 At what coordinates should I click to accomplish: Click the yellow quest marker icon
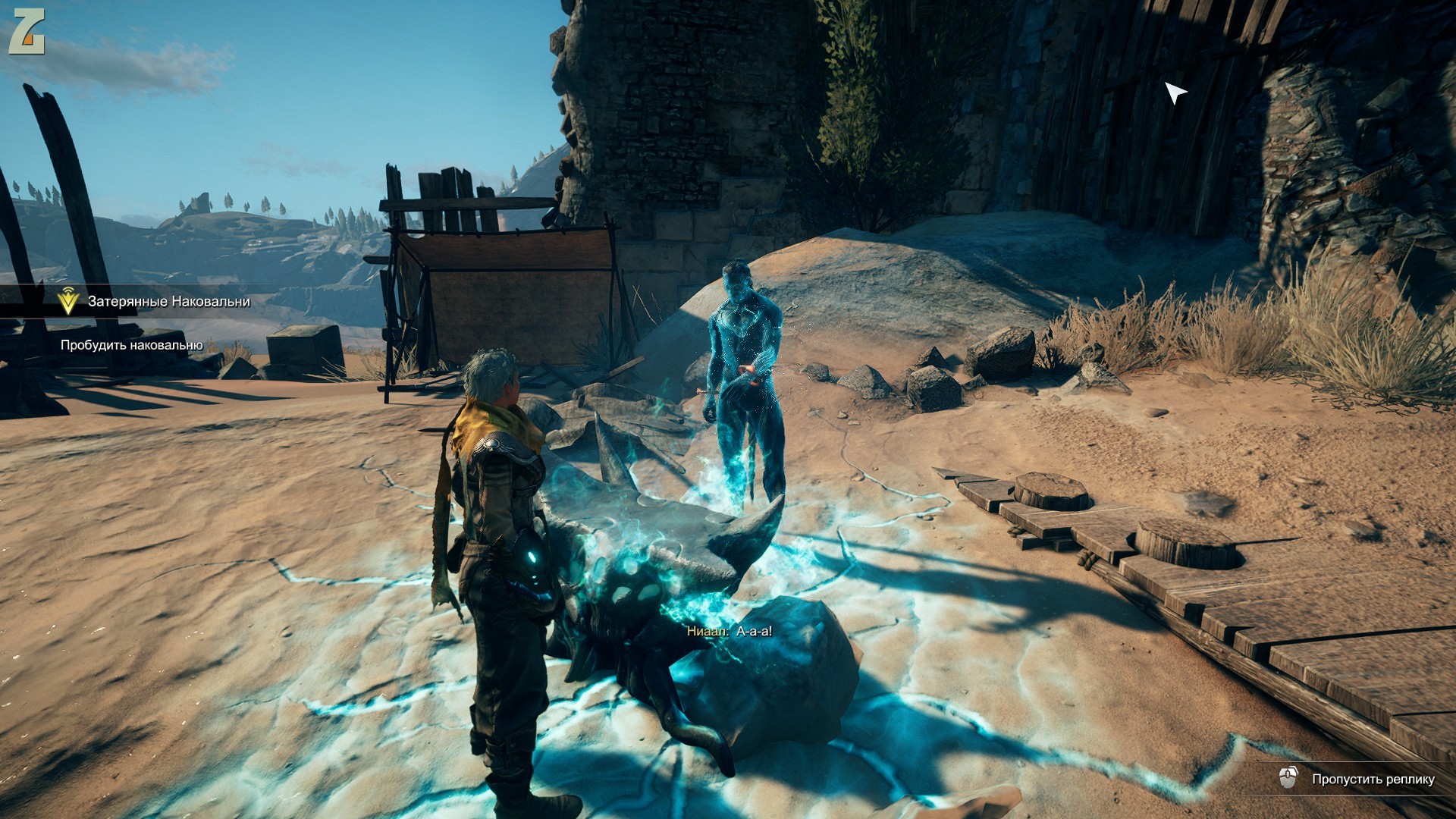pos(68,302)
